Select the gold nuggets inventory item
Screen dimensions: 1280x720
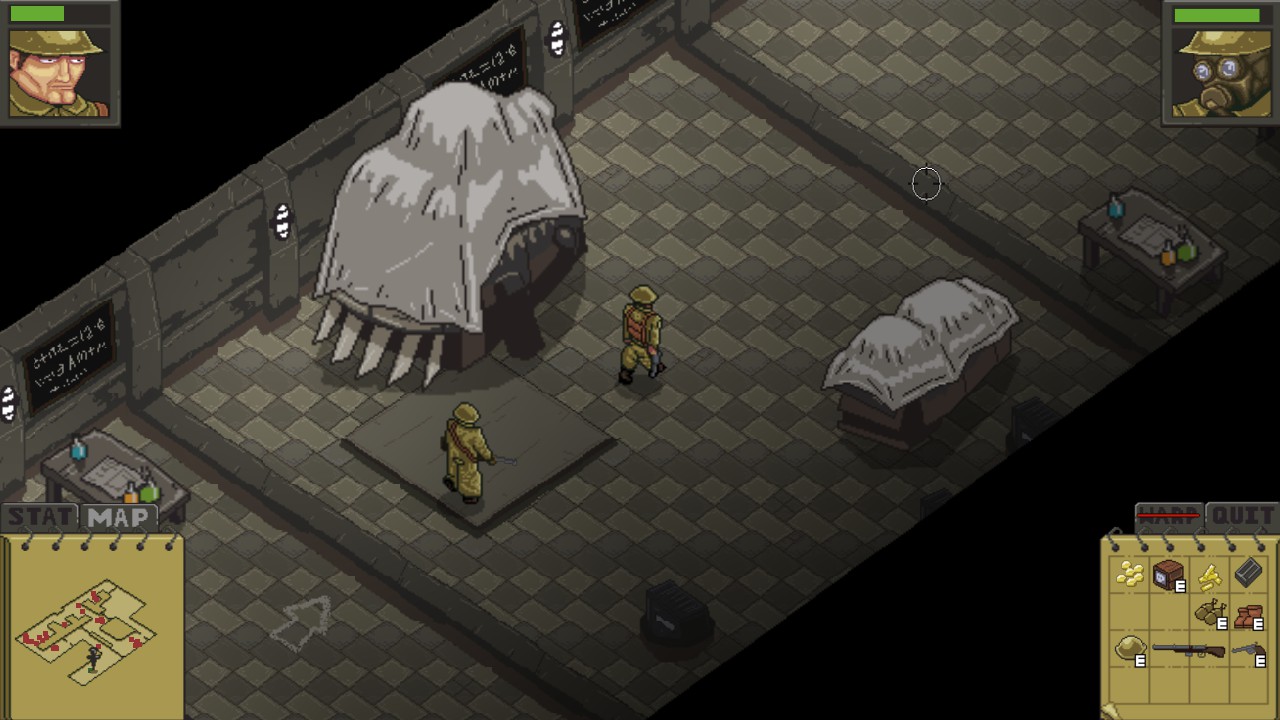(x=1129, y=573)
